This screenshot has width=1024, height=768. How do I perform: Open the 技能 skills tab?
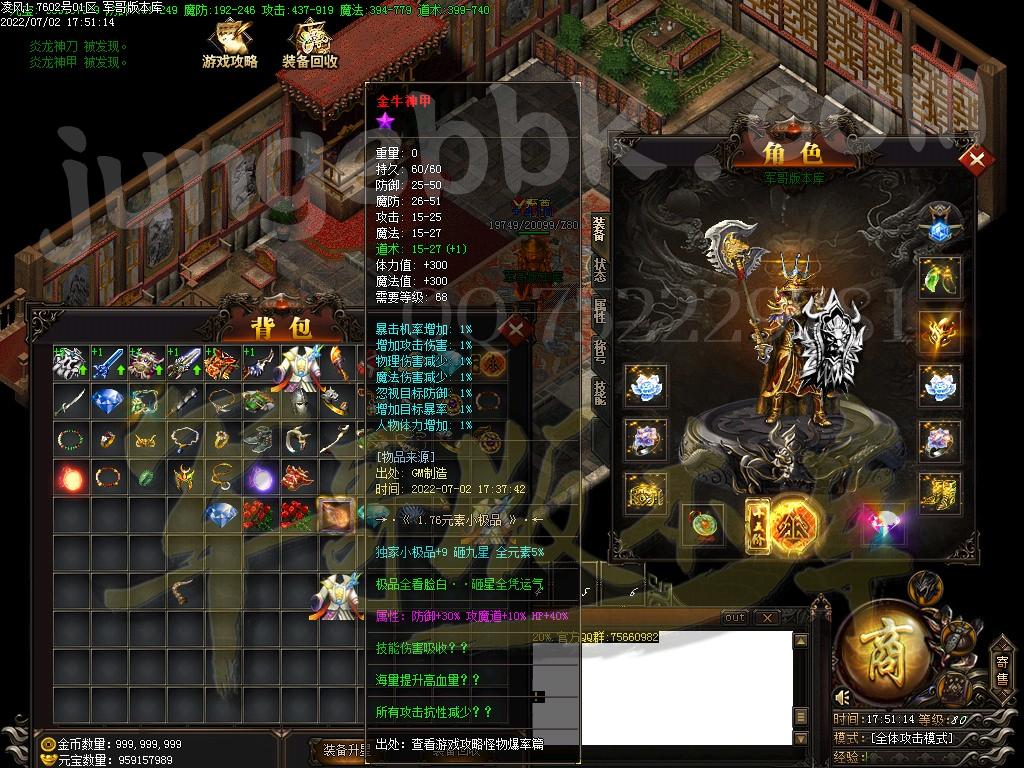click(x=599, y=391)
